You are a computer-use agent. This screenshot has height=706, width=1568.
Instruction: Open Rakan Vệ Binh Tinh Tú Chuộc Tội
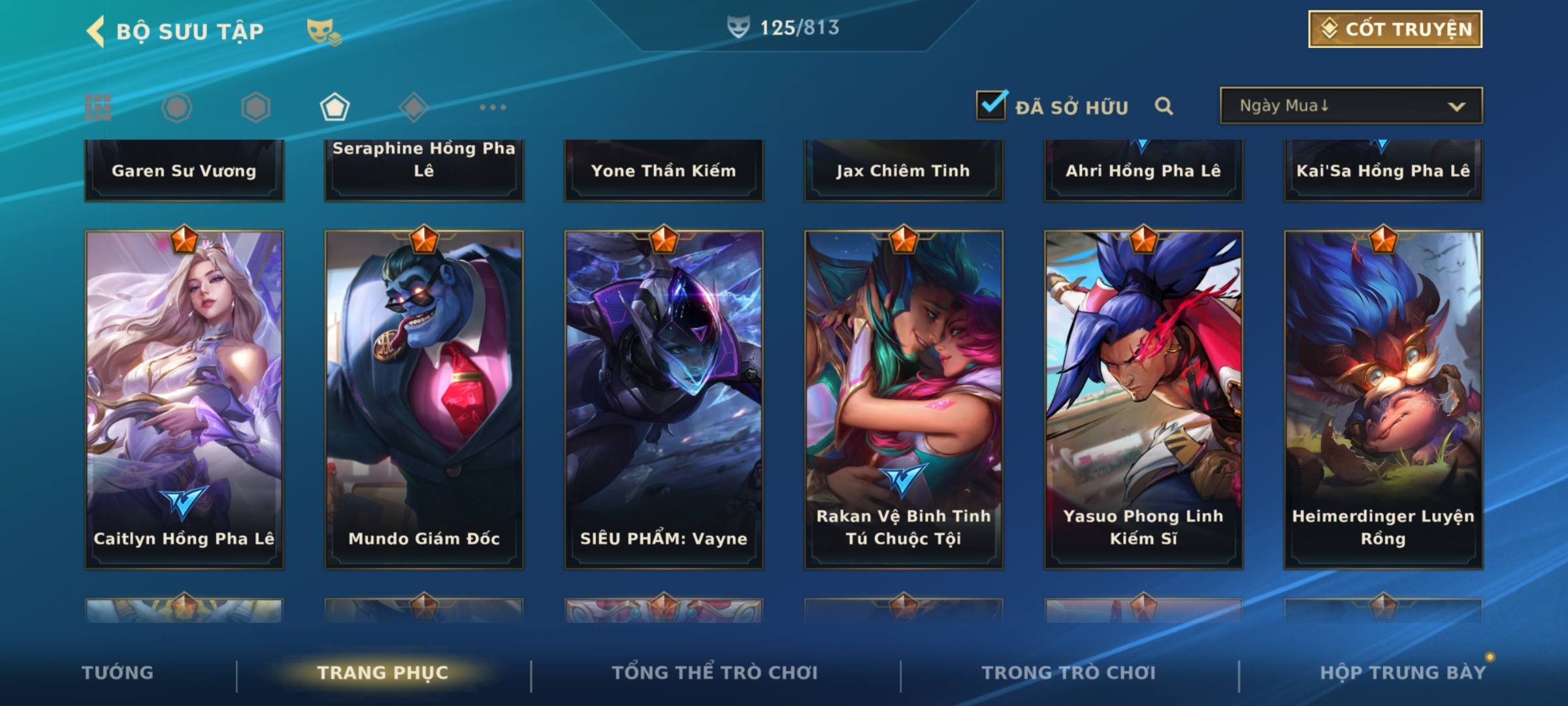point(904,399)
